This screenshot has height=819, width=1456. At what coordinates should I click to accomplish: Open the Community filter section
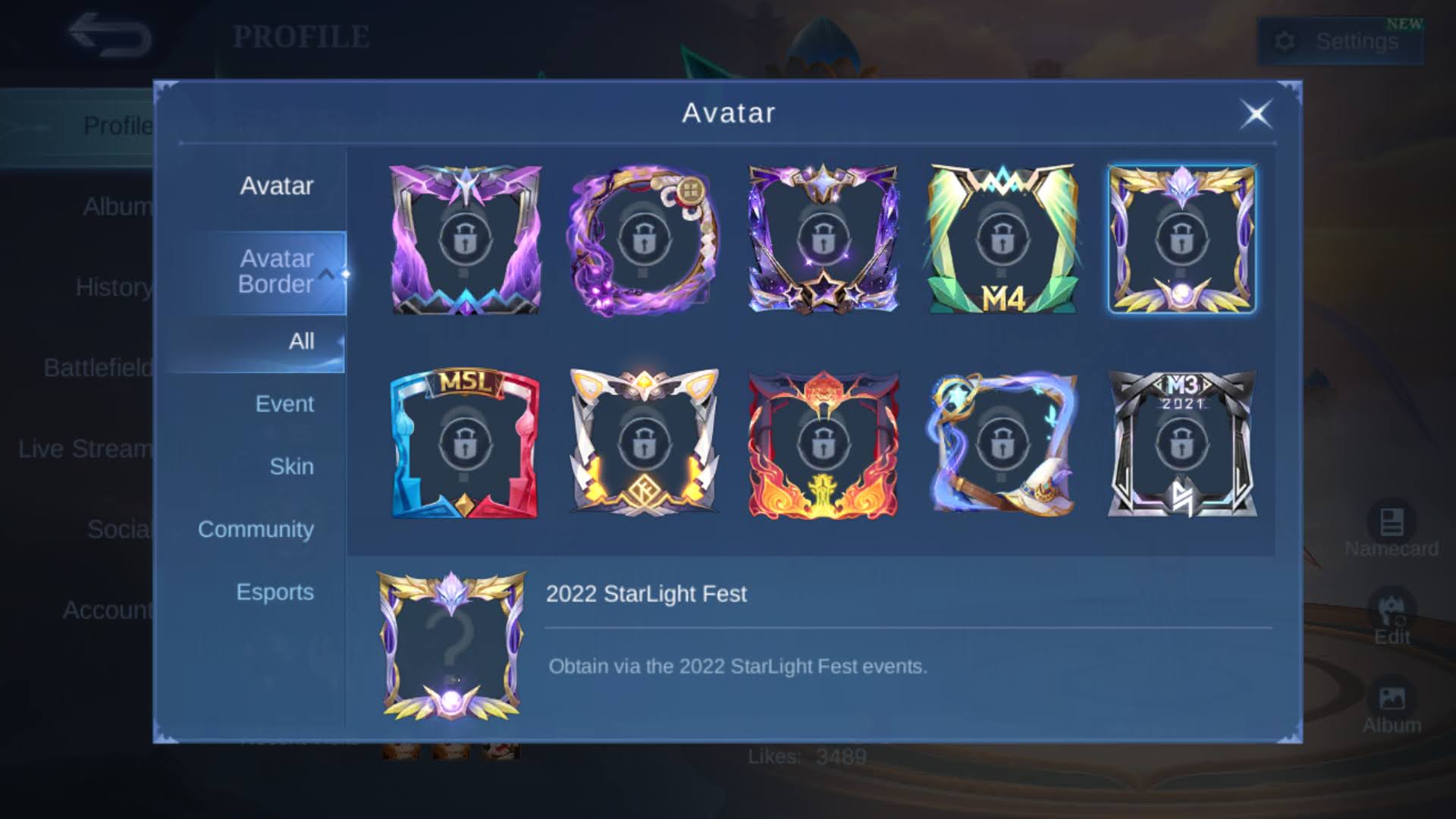click(256, 529)
